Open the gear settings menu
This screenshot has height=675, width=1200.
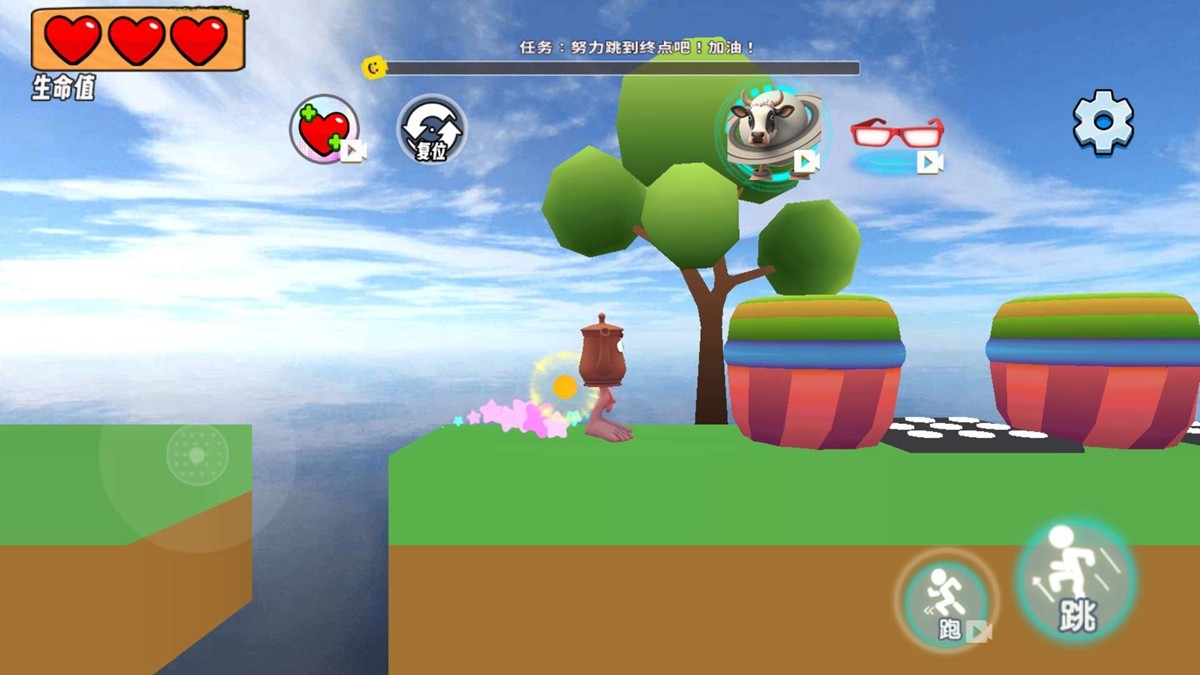point(1103,122)
